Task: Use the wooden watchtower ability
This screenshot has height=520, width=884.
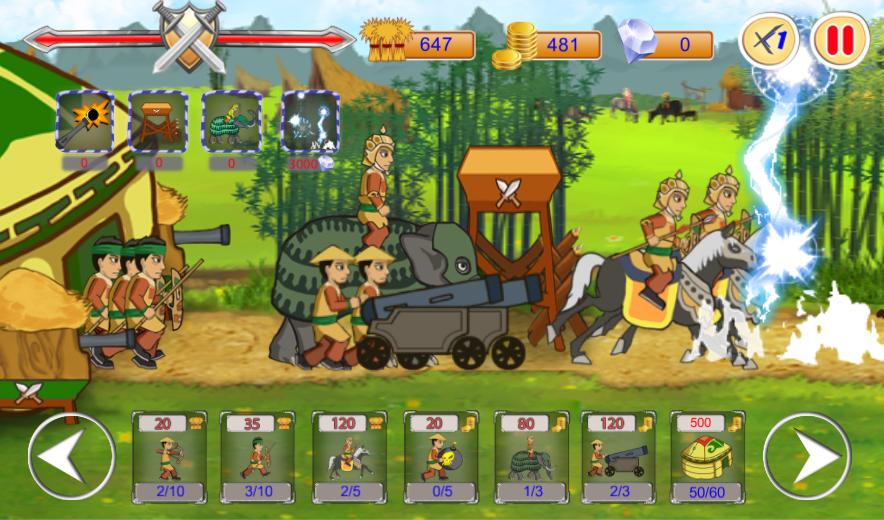Action: 158,121
